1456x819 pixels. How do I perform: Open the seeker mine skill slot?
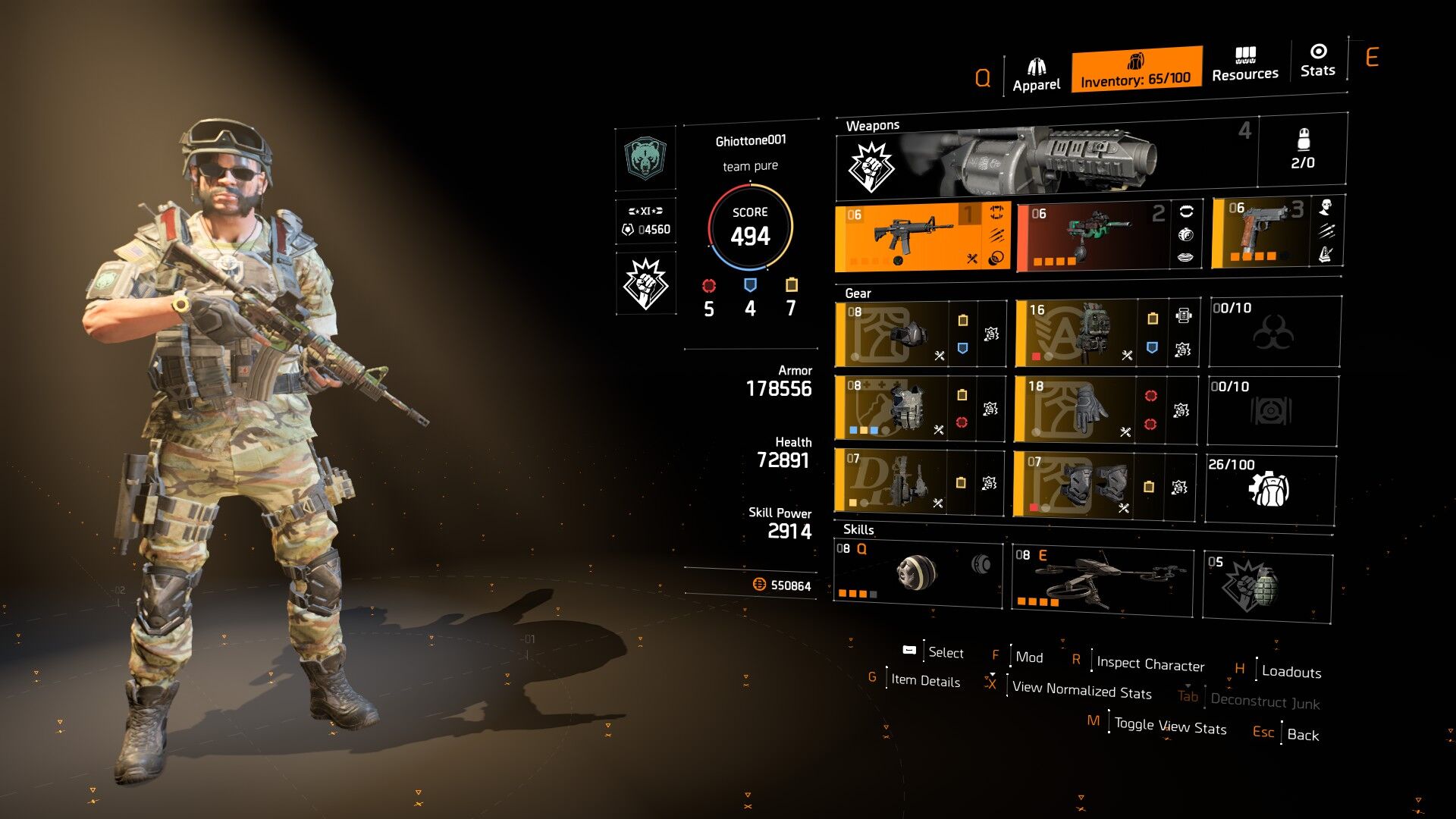point(918,573)
